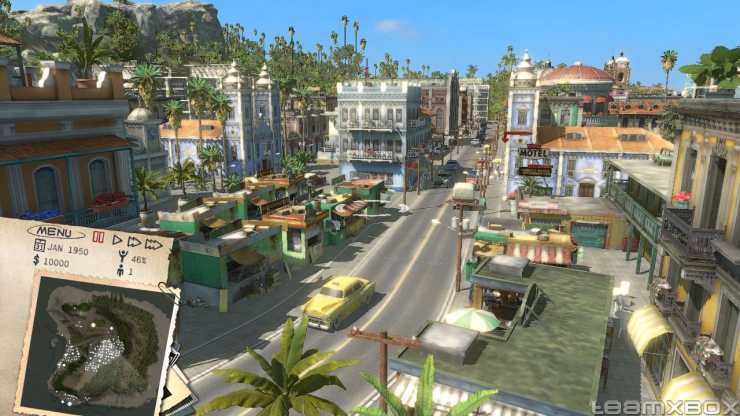Screen dimensions: 740x416
Task: Set game speed to triple fast-forward
Action: (153, 243)
